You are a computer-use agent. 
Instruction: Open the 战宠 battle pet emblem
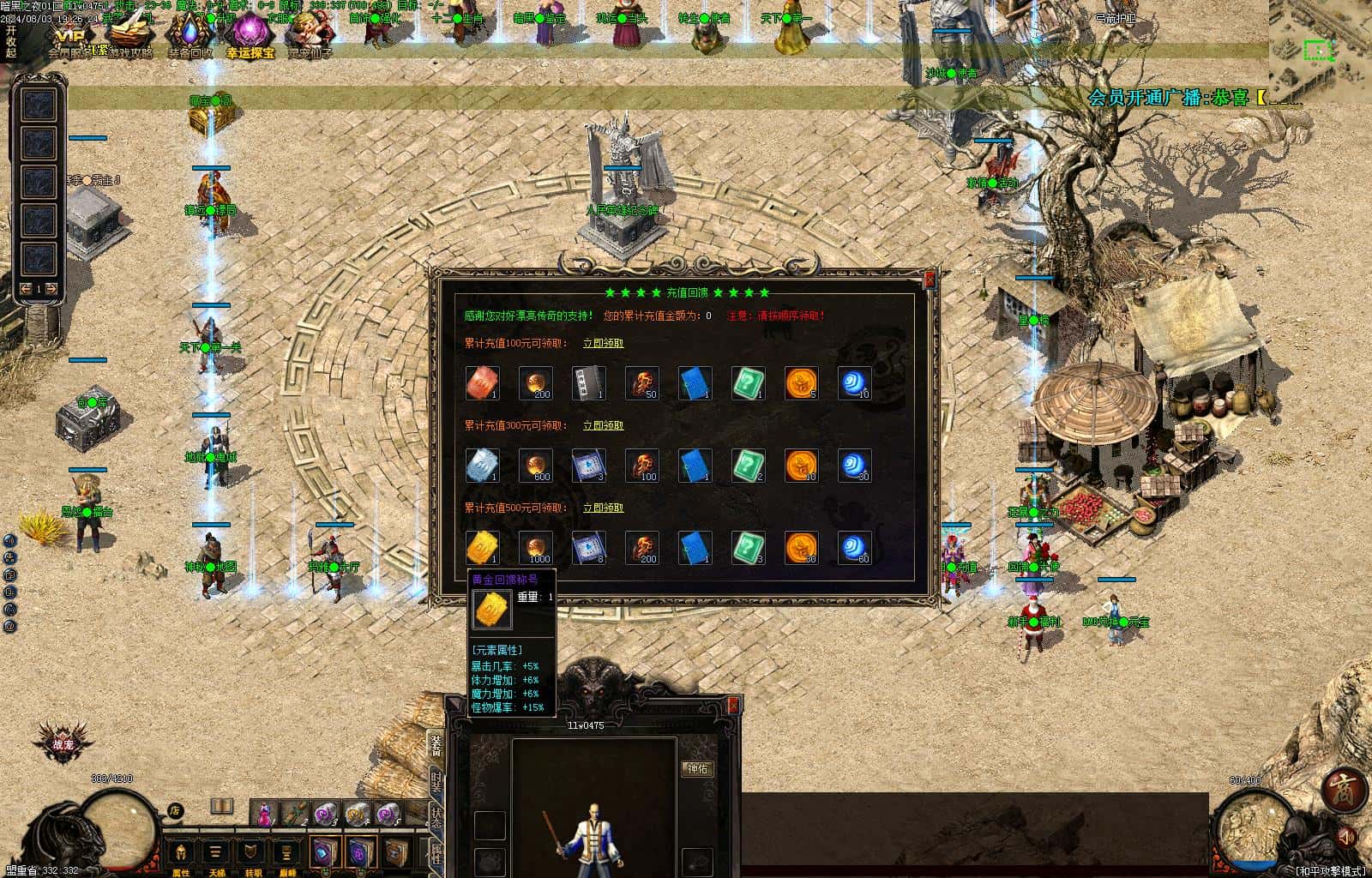[x=63, y=743]
